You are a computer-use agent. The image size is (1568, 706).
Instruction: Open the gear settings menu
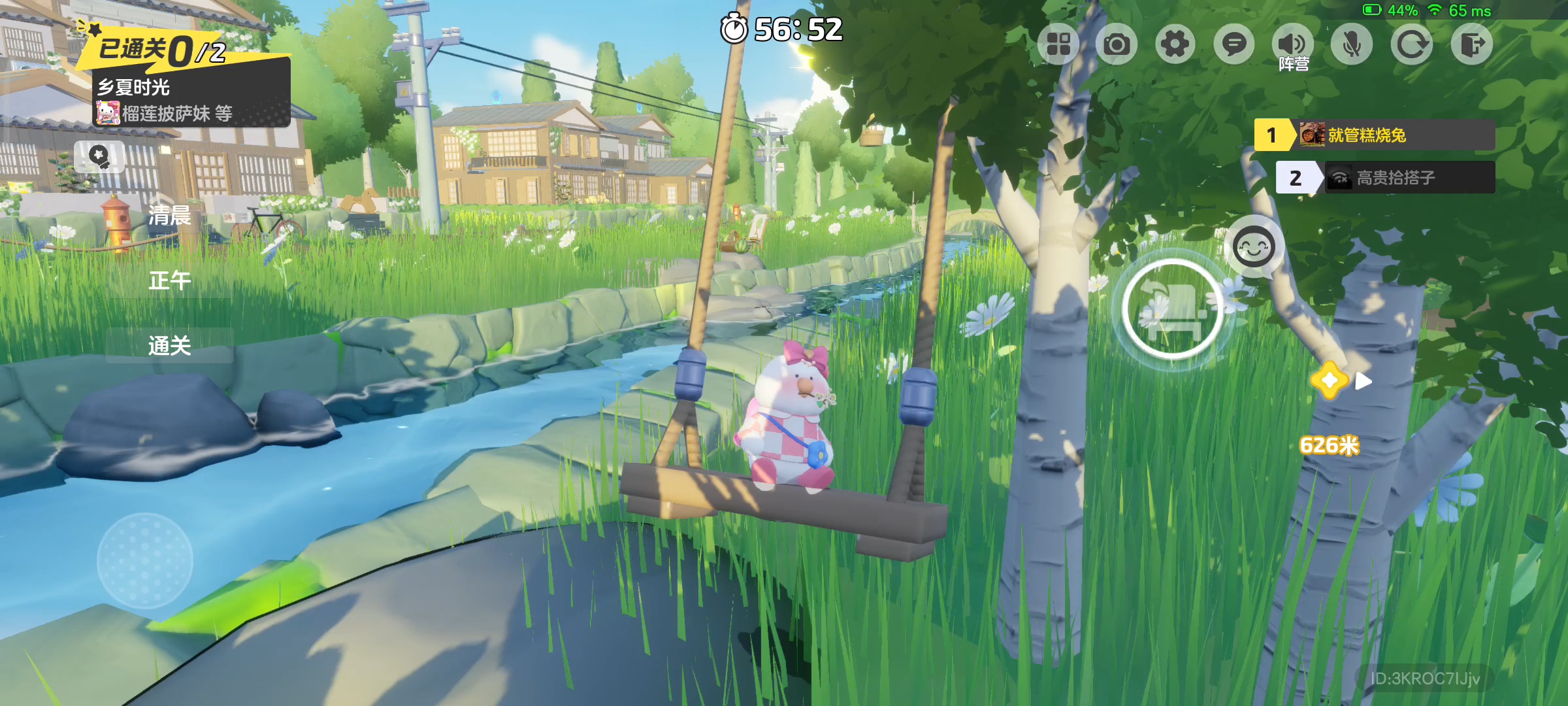click(x=1175, y=44)
